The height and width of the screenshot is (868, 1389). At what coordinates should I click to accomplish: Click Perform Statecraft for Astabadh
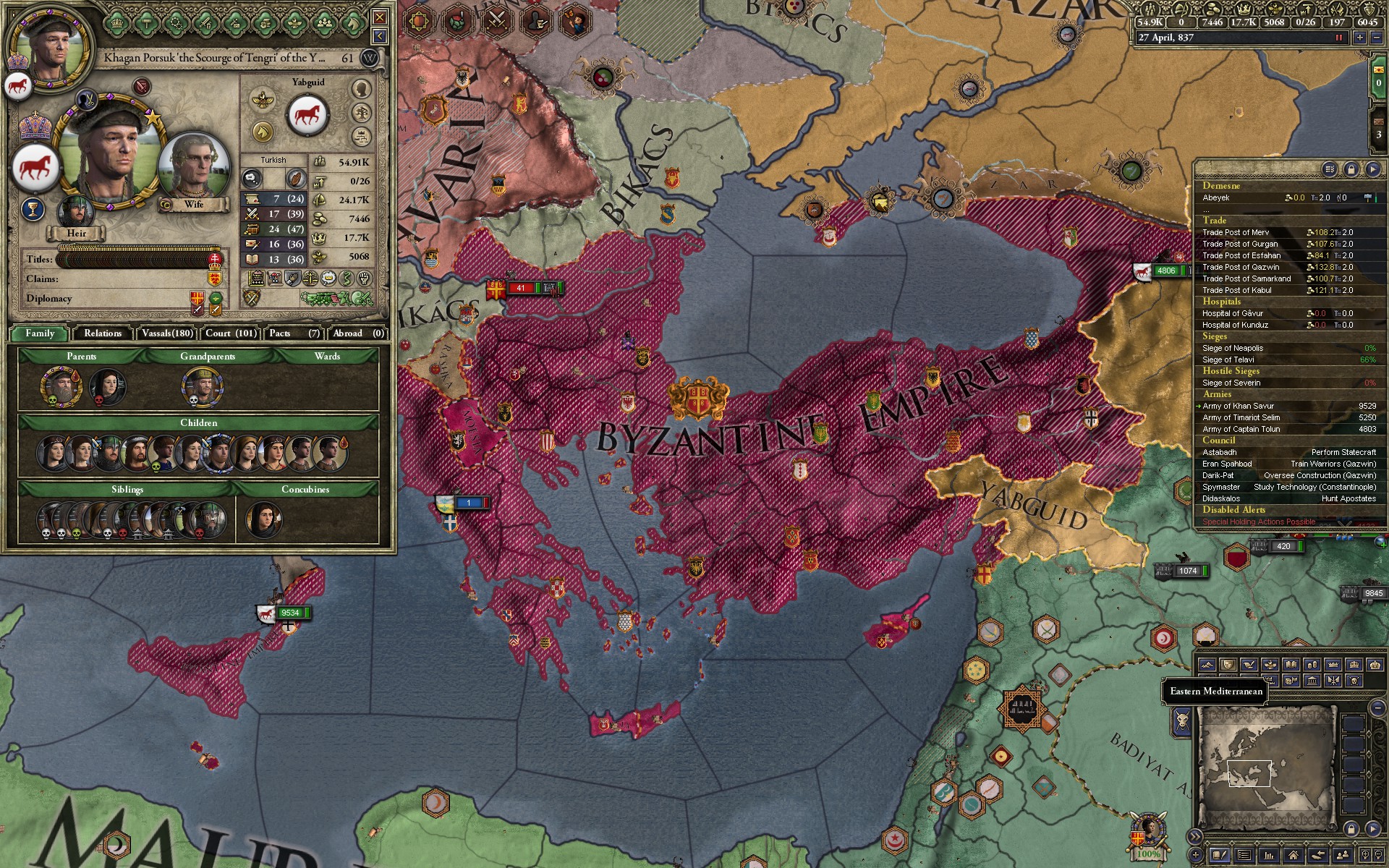1343,451
